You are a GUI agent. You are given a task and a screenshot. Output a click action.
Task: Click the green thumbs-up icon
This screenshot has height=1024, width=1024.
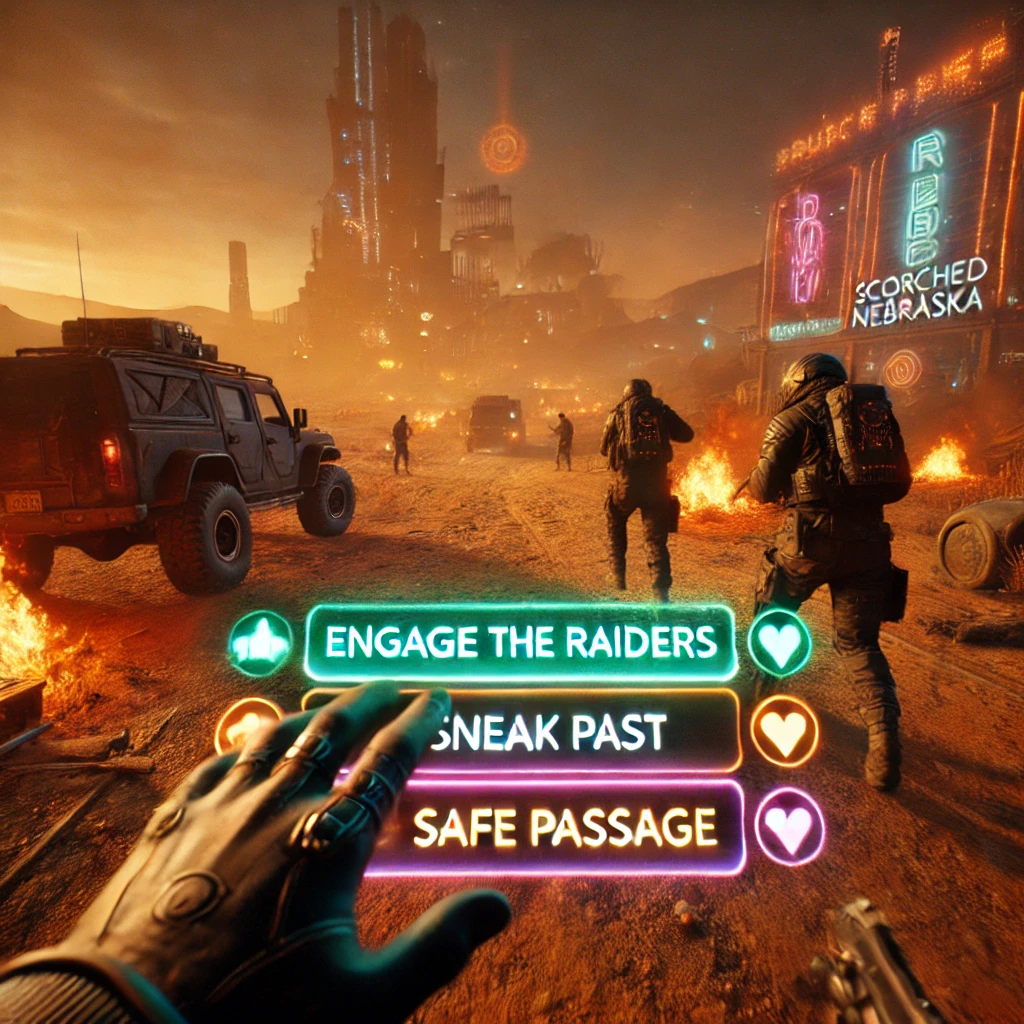coord(260,643)
